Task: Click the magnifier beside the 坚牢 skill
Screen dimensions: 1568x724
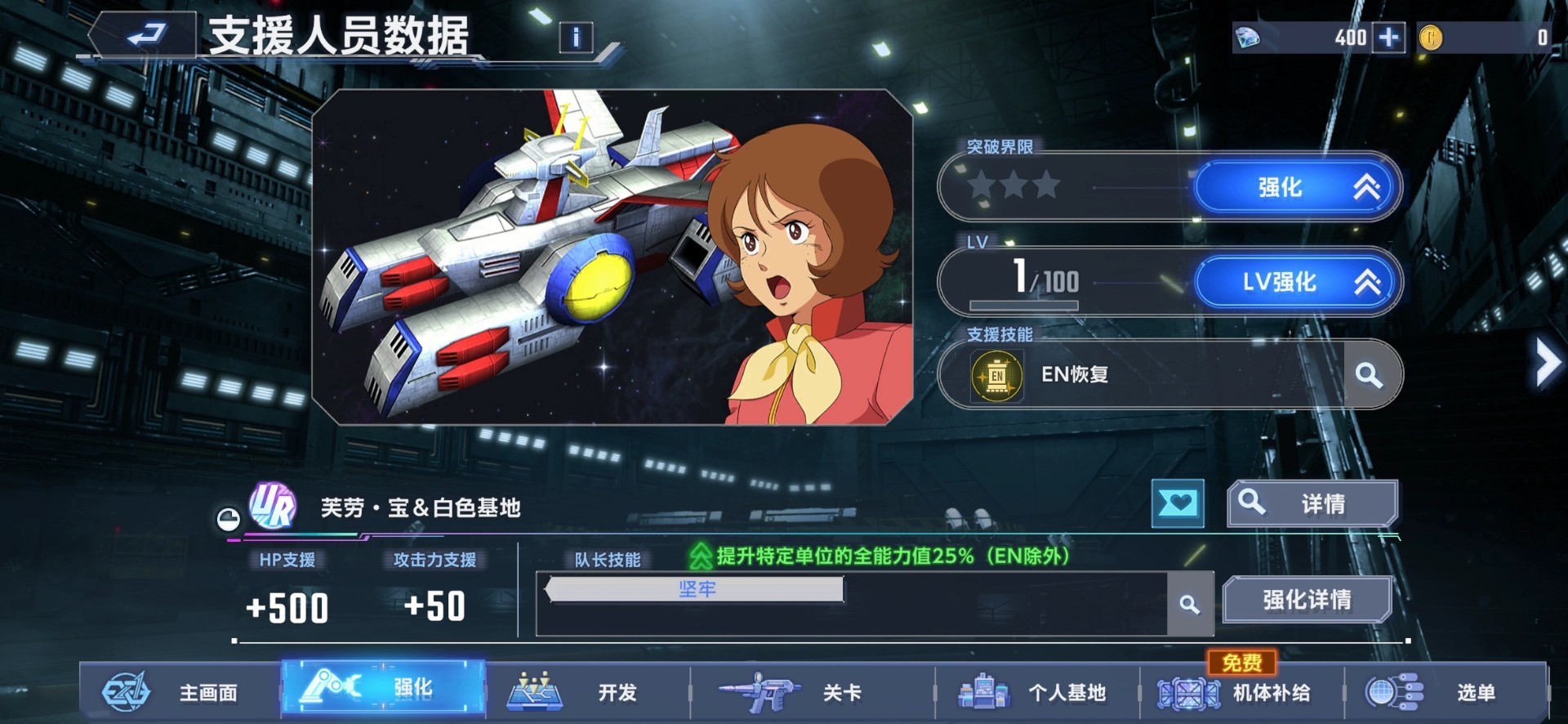Action: point(1192,604)
